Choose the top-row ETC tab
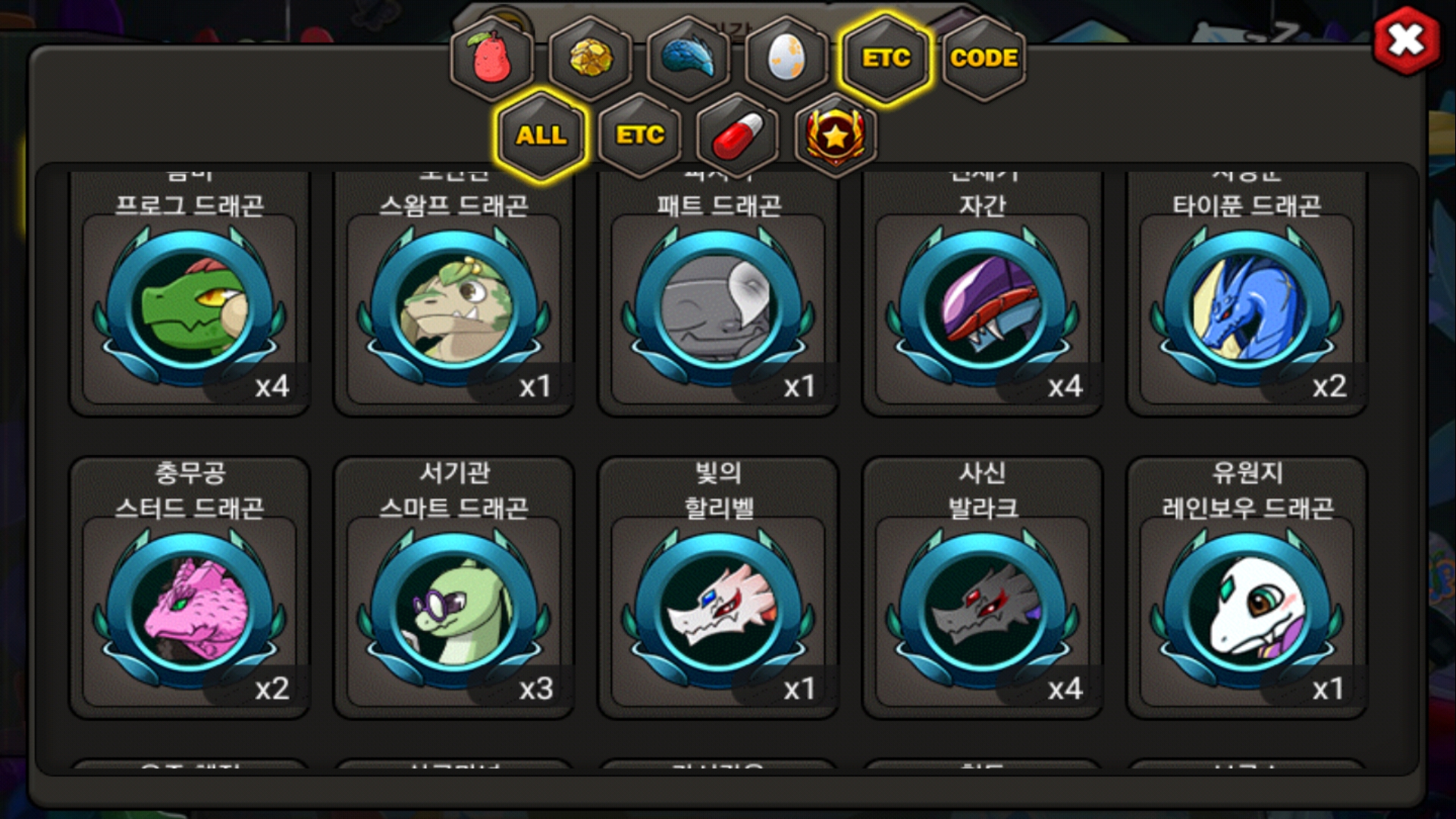The height and width of the screenshot is (819, 1456). click(x=886, y=58)
